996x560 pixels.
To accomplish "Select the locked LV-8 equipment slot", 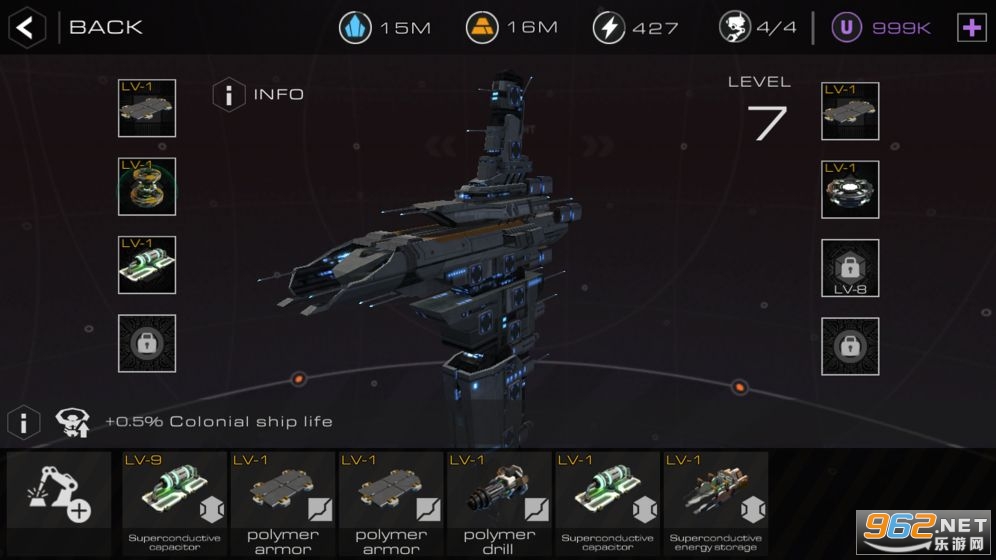I will [x=850, y=268].
